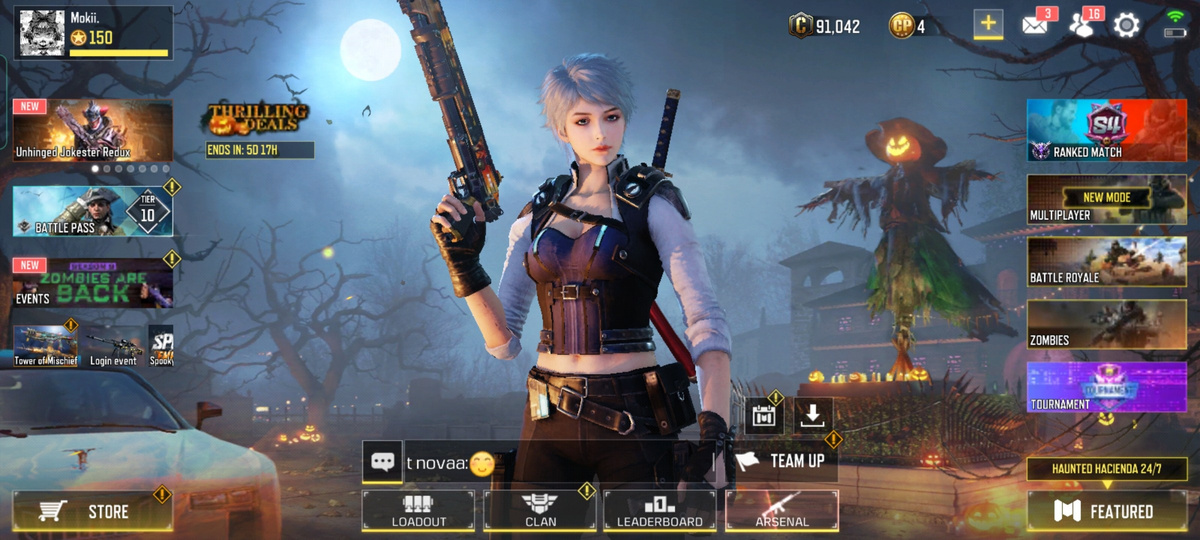This screenshot has height=540, width=1200.
Task: Open the settings gear icon
Action: pos(1127,26)
